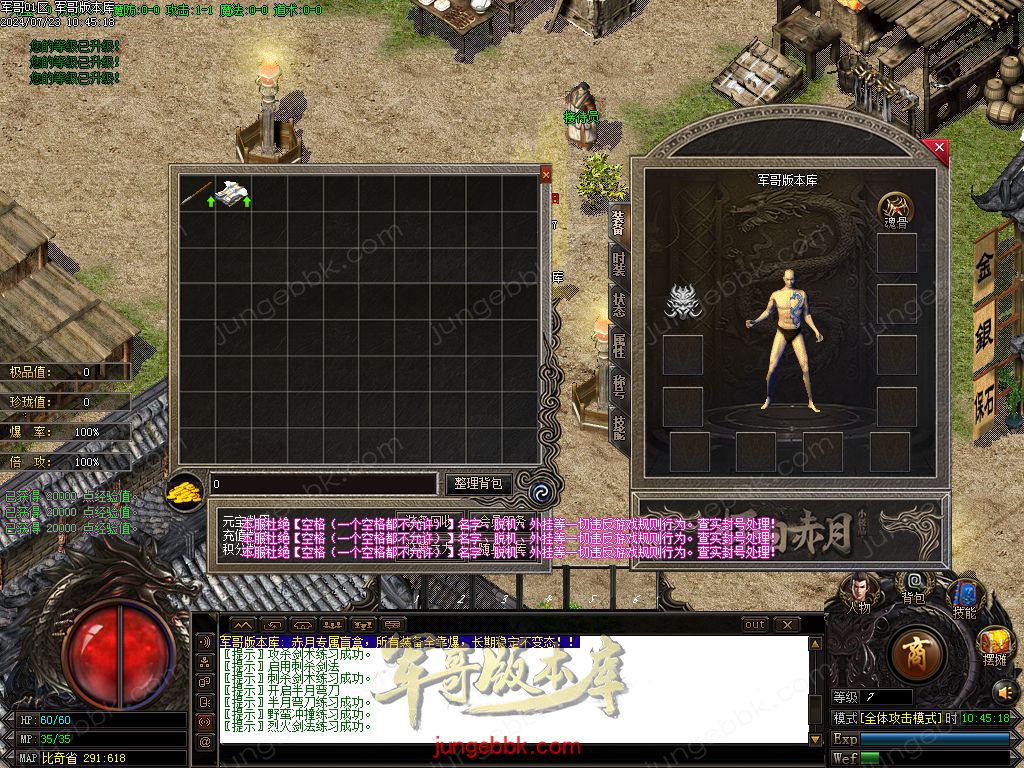Show the 属性 attributes tab
Screen dimensions: 1024x768
619,346
